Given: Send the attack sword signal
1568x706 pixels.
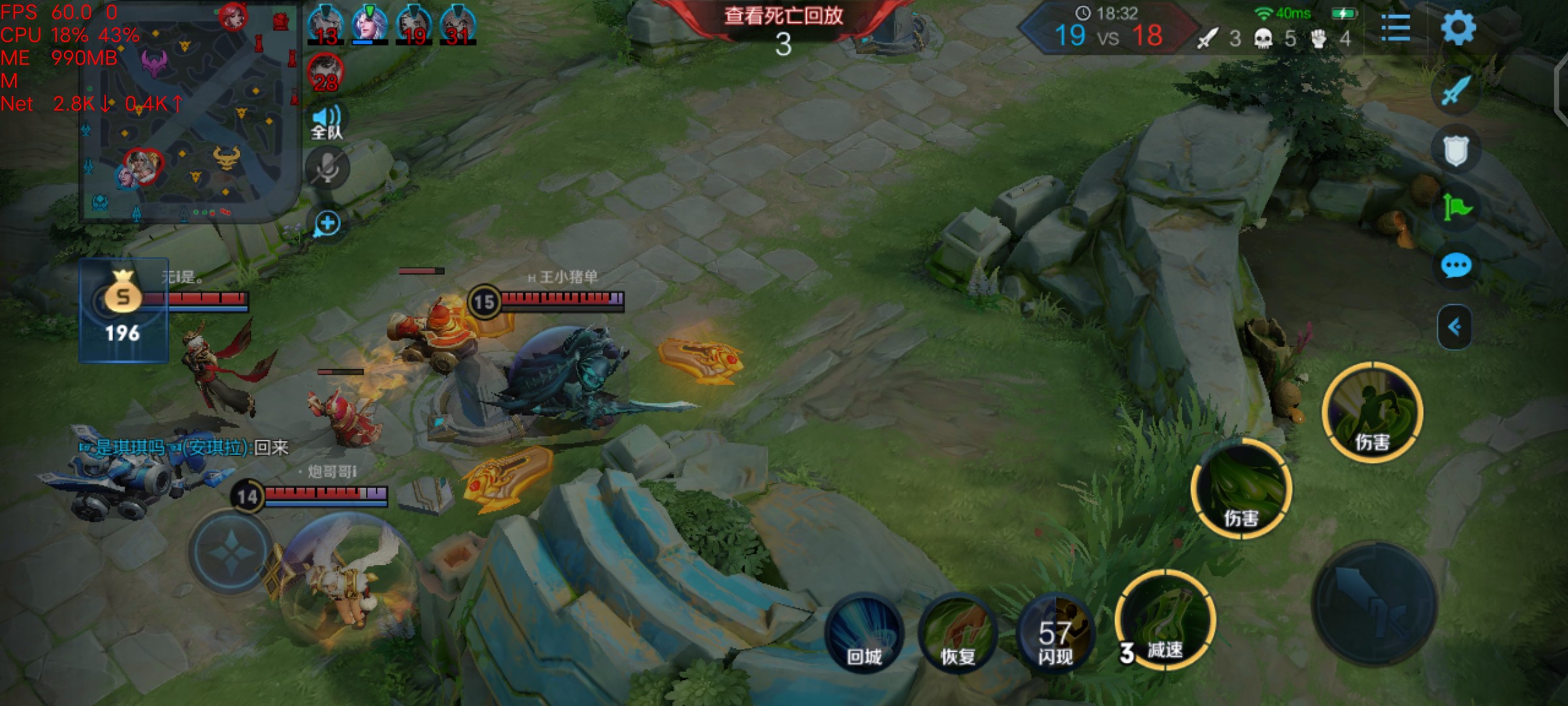Looking at the screenshot, I should (1455, 90).
